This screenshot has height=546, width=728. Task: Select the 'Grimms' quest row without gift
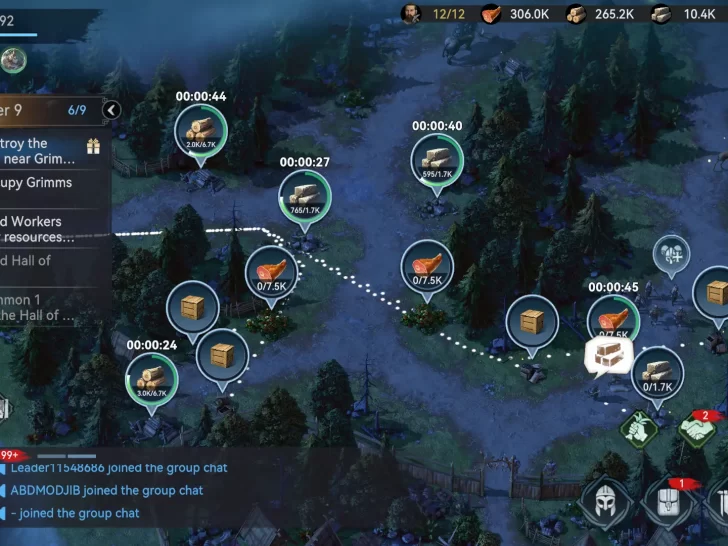(45, 183)
